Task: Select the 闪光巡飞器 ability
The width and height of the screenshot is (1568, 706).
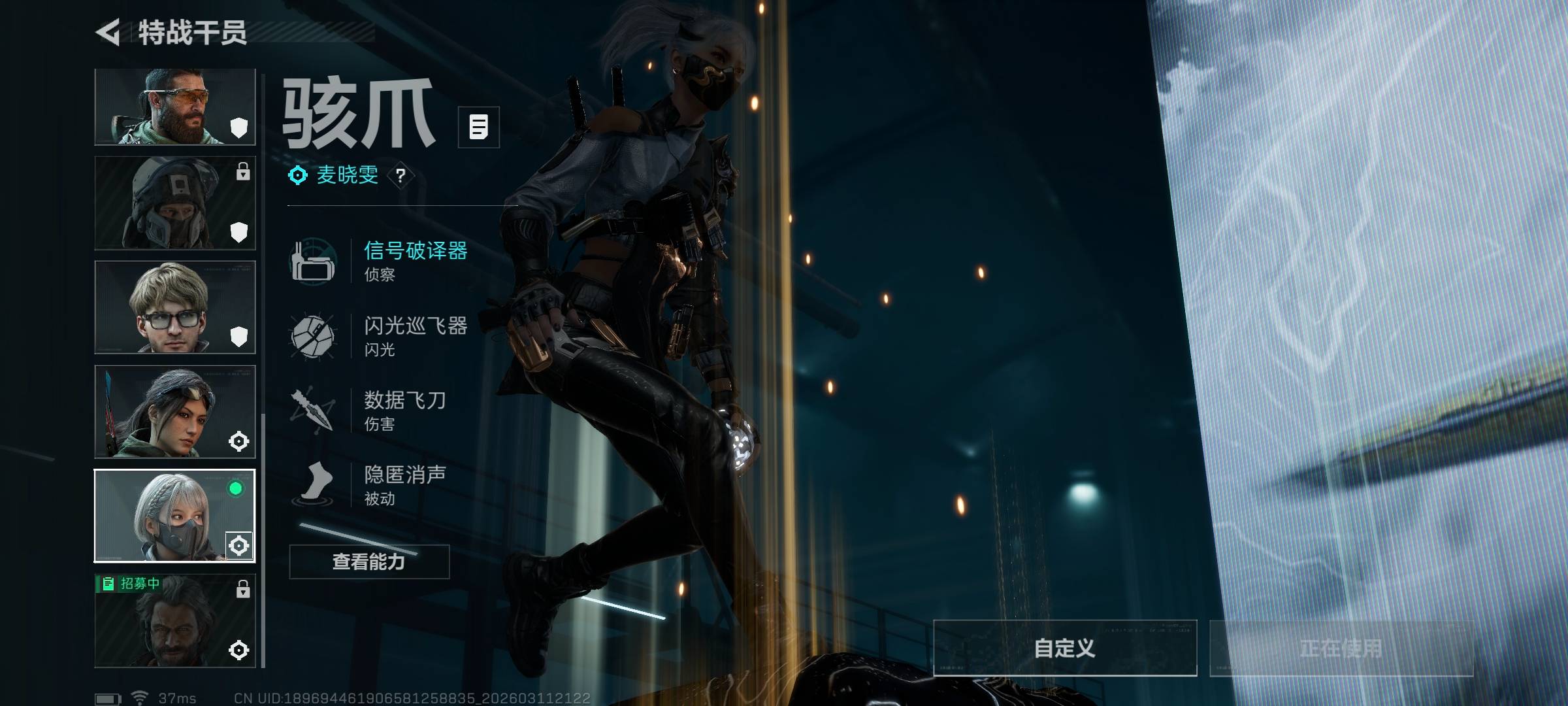Action: click(415, 335)
